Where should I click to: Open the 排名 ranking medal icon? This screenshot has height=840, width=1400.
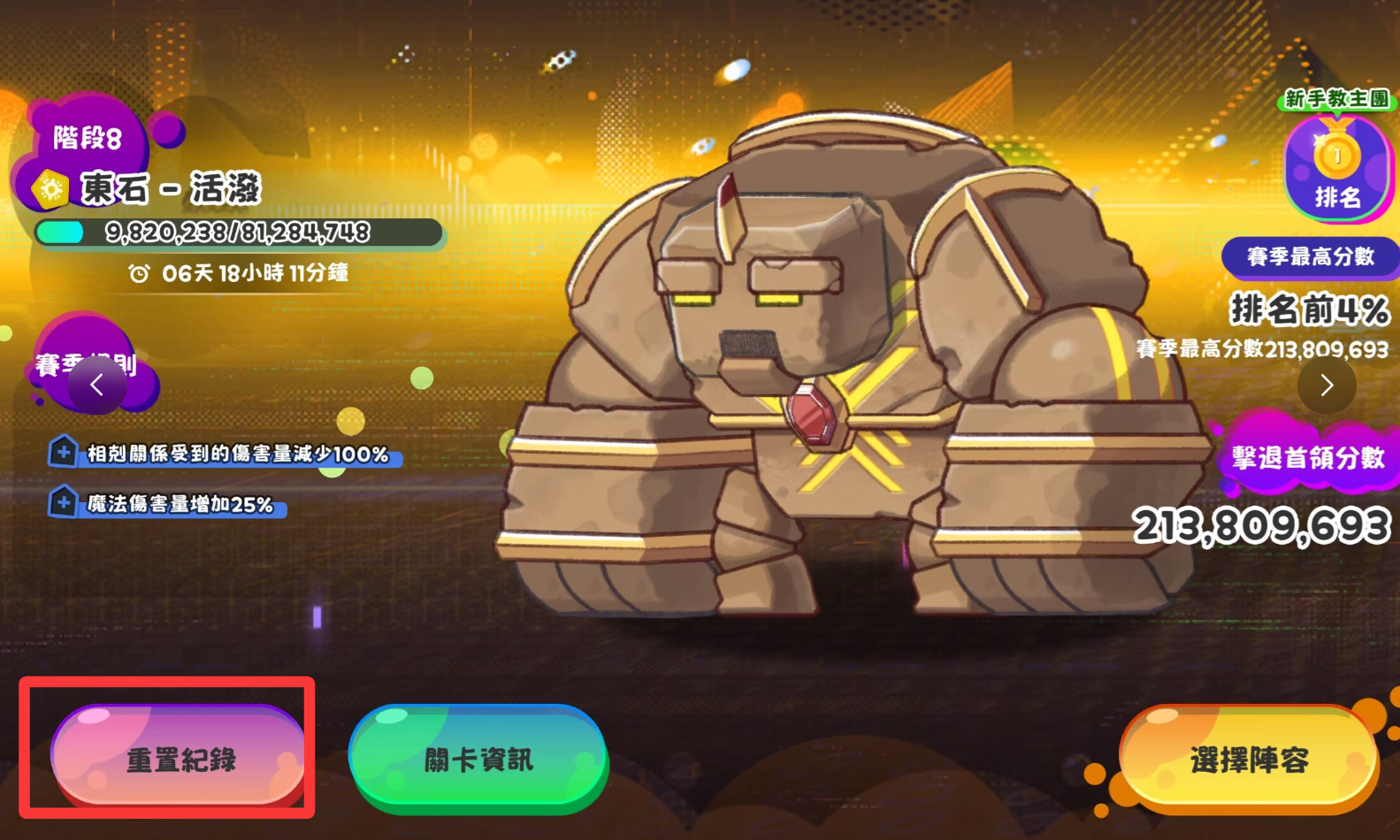click(1336, 169)
